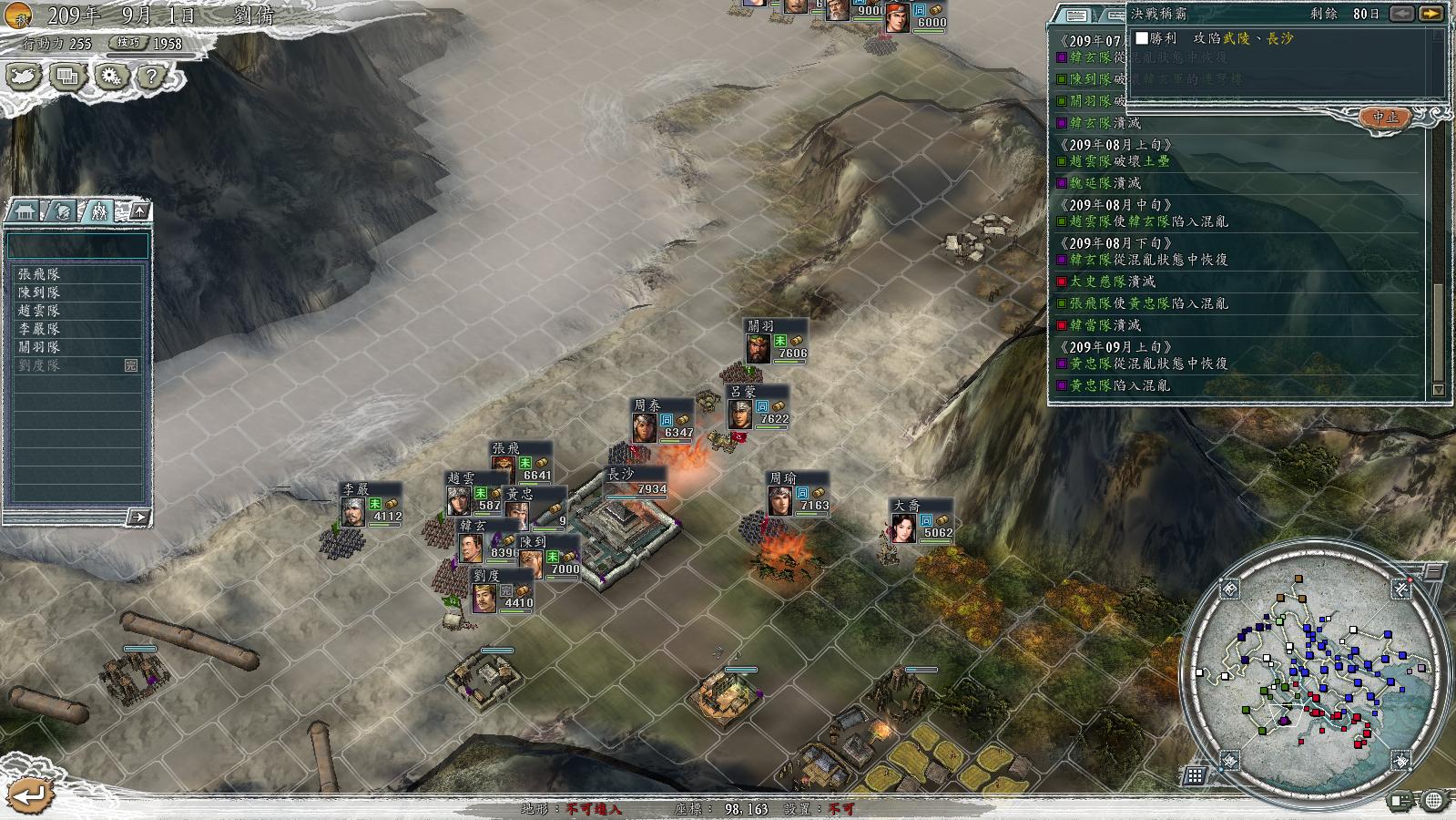Click the 中止 abort button
Viewport: 1456px width, 820px height.
pos(1385,118)
